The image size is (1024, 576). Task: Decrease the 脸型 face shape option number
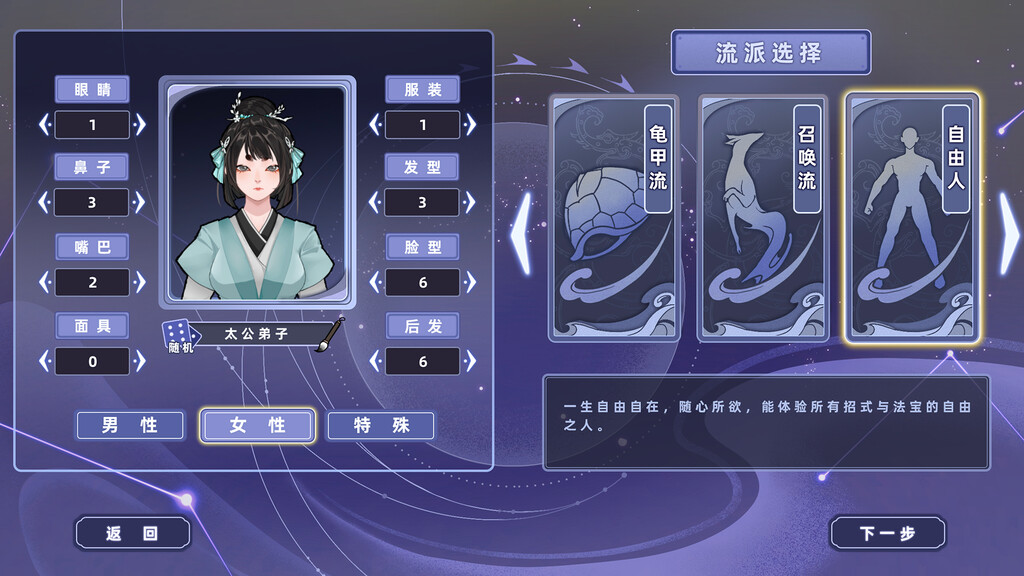[375, 282]
